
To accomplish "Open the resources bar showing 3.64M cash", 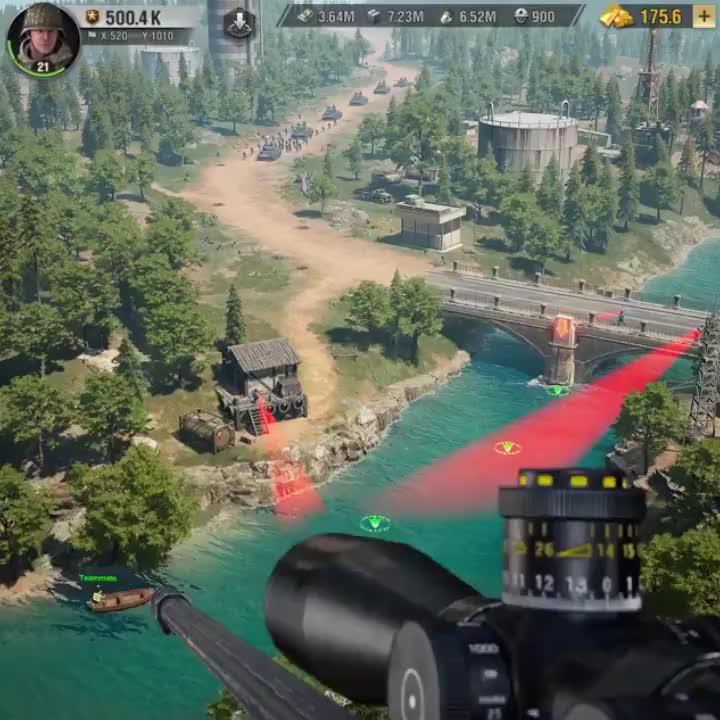I will [327, 16].
